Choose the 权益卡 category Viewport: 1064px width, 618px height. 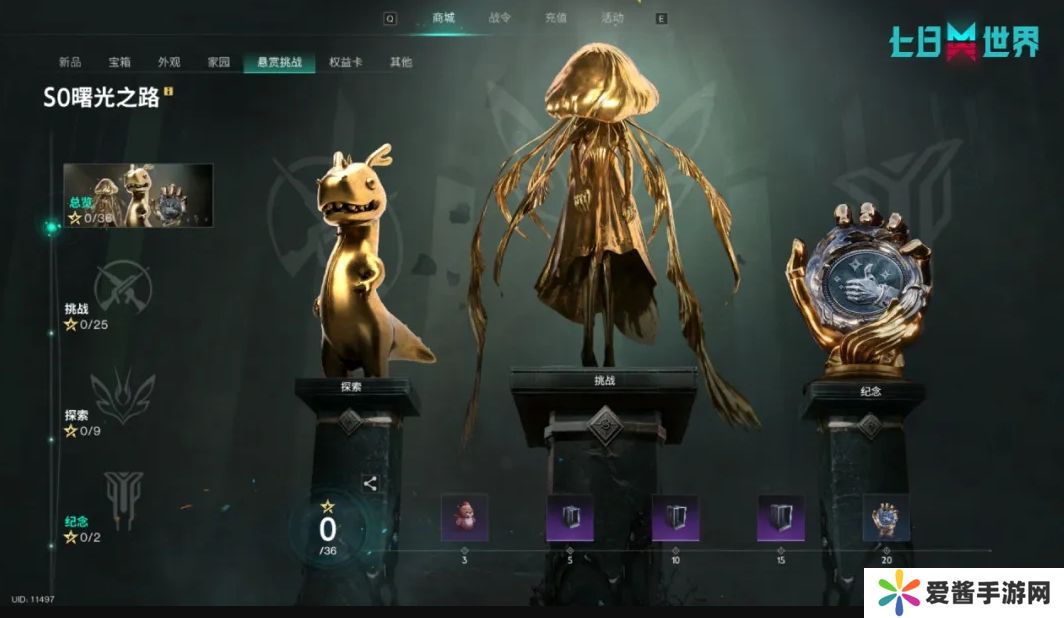pos(345,62)
